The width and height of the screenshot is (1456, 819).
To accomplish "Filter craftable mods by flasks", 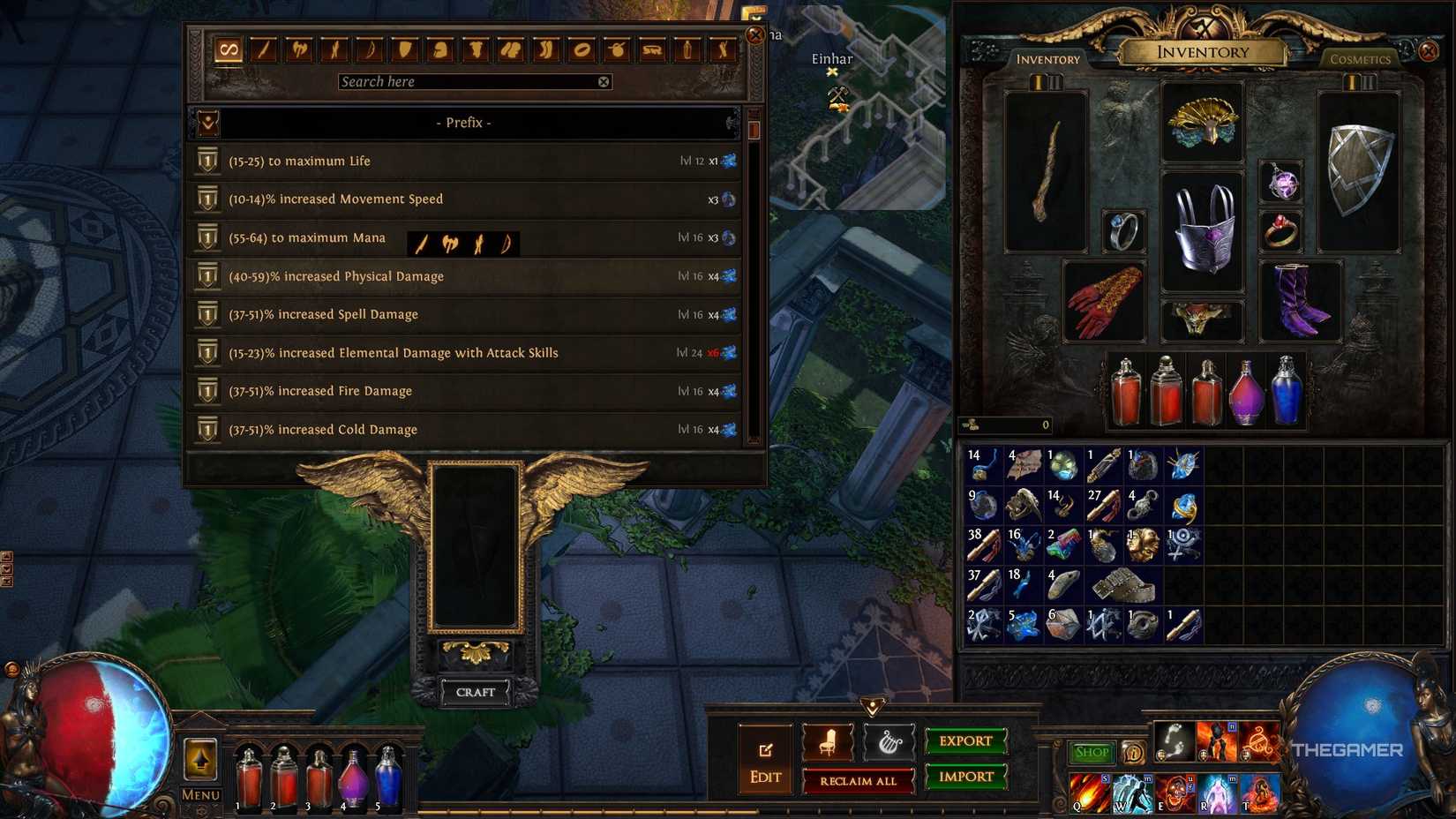I will (687, 50).
